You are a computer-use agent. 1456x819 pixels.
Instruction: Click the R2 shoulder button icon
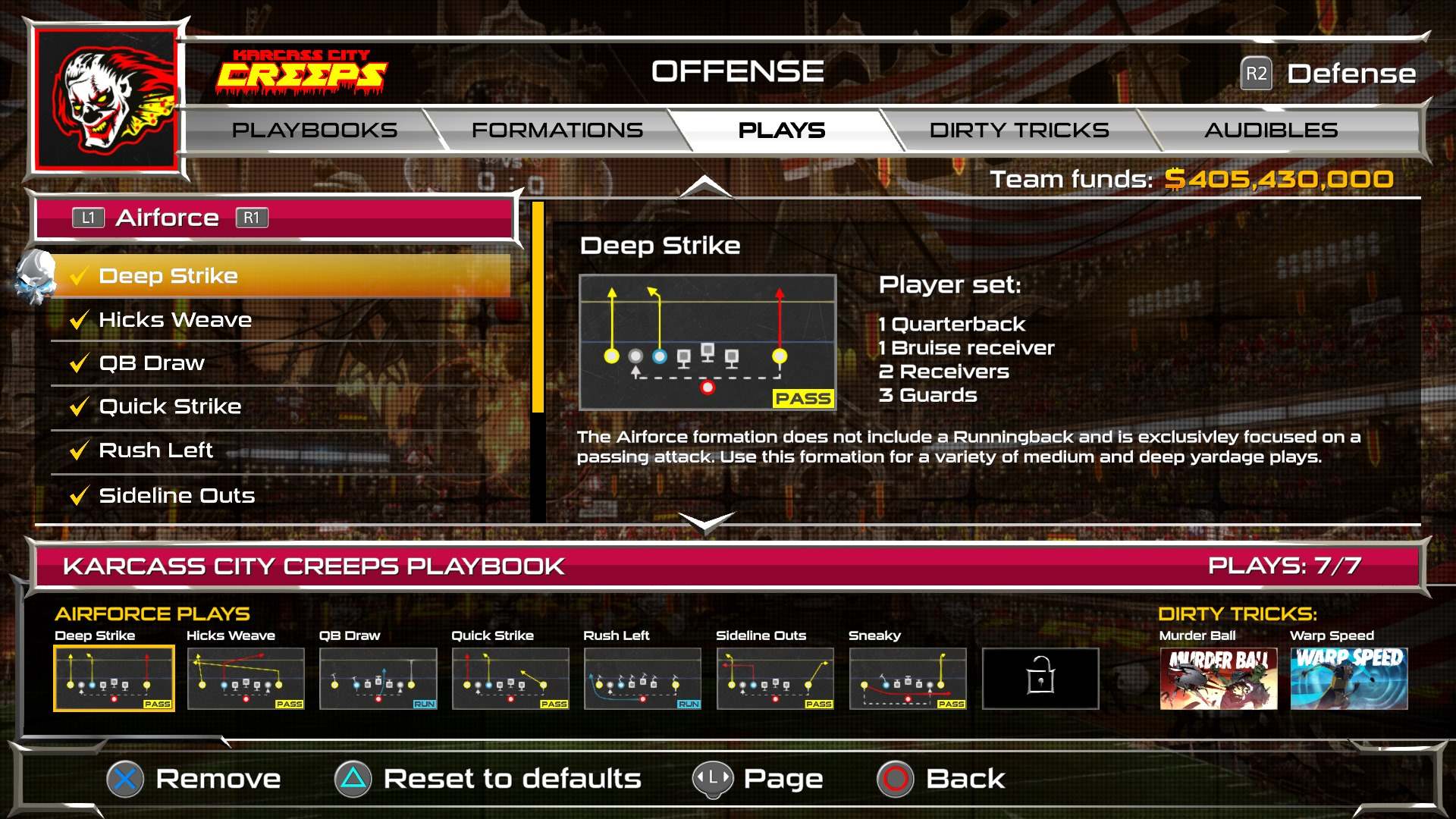click(1257, 74)
